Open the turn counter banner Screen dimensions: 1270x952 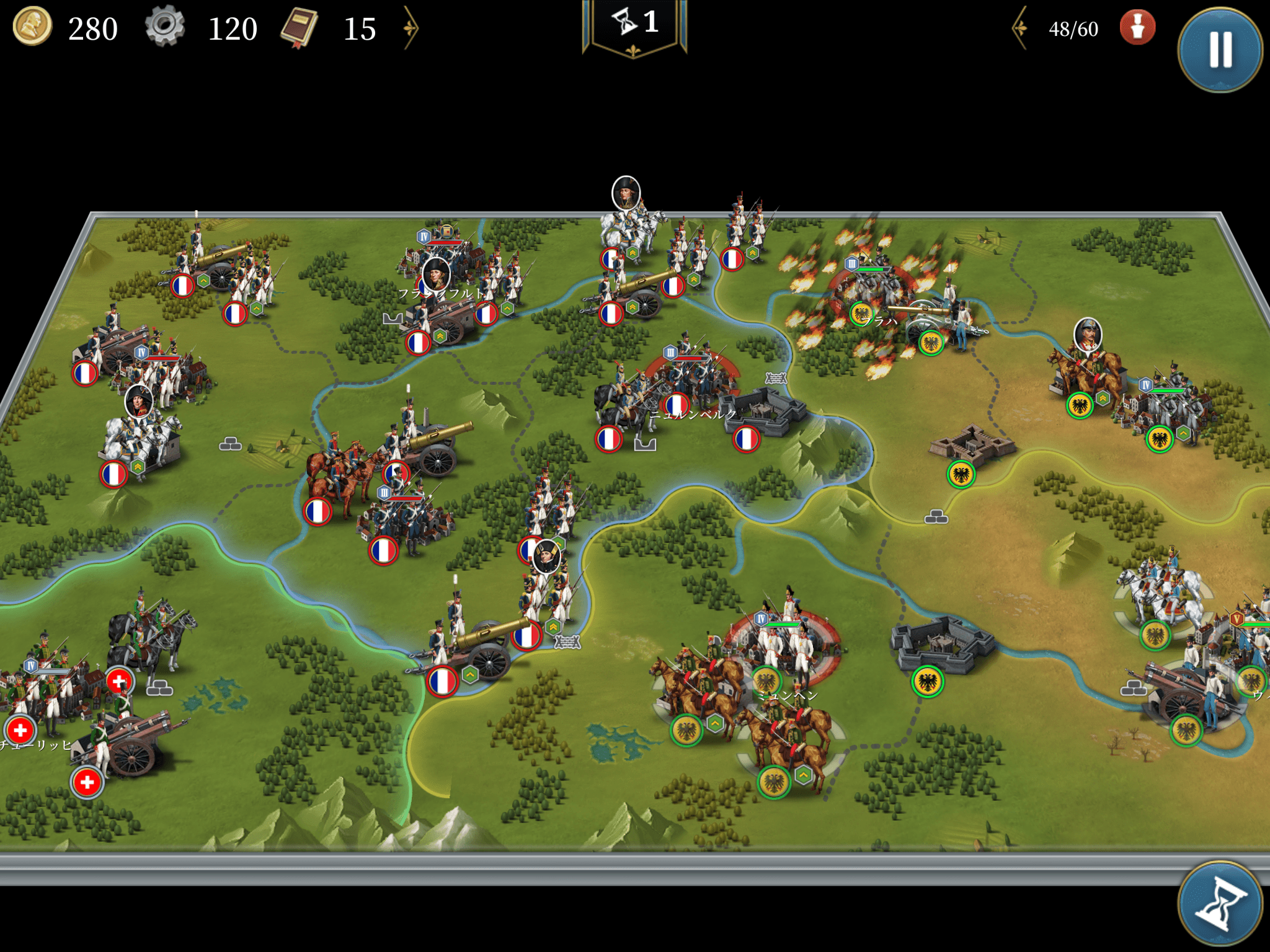coord(634,25)
